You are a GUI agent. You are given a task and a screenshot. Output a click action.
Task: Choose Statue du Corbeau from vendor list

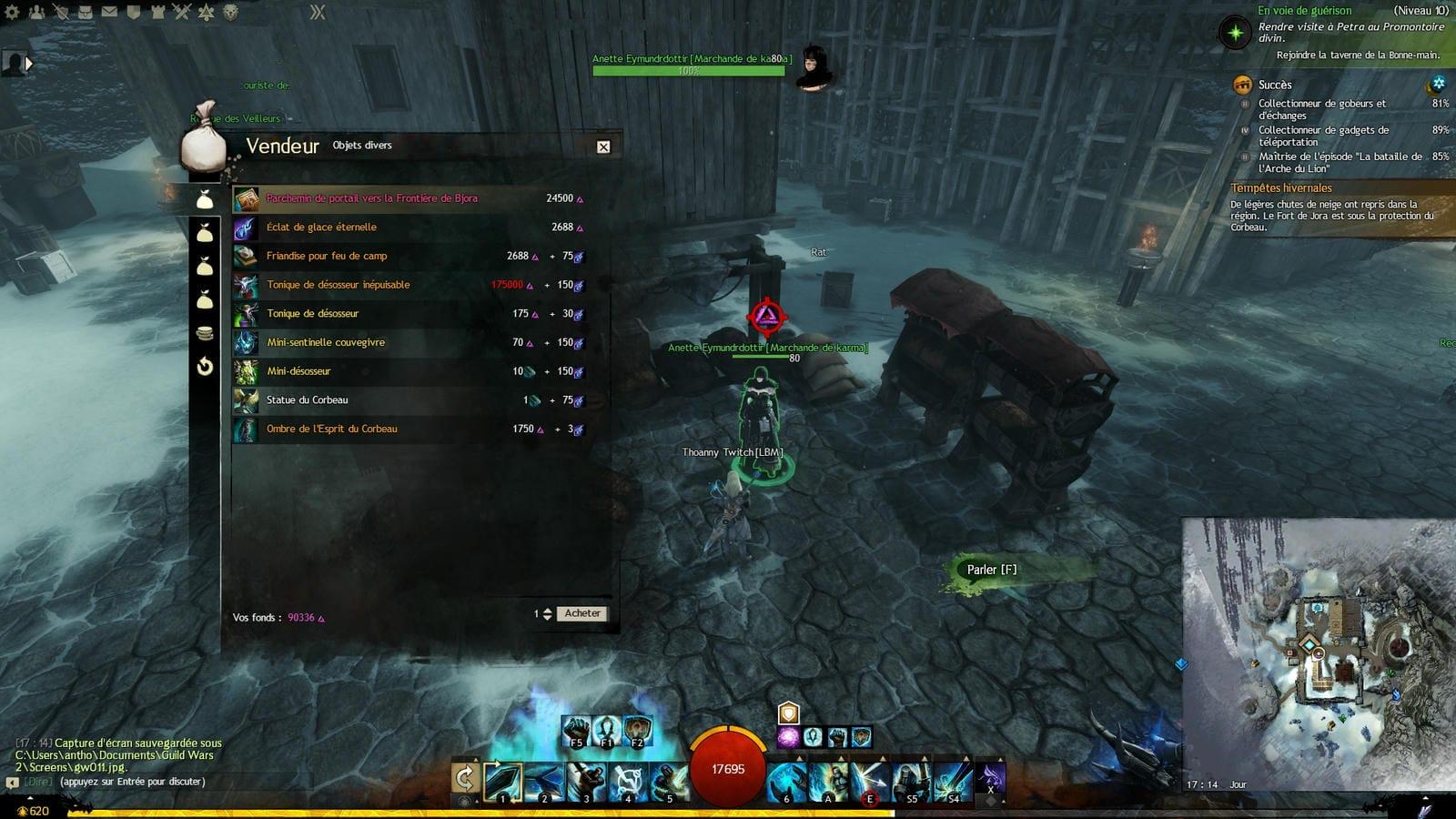(x=307, y=400)
